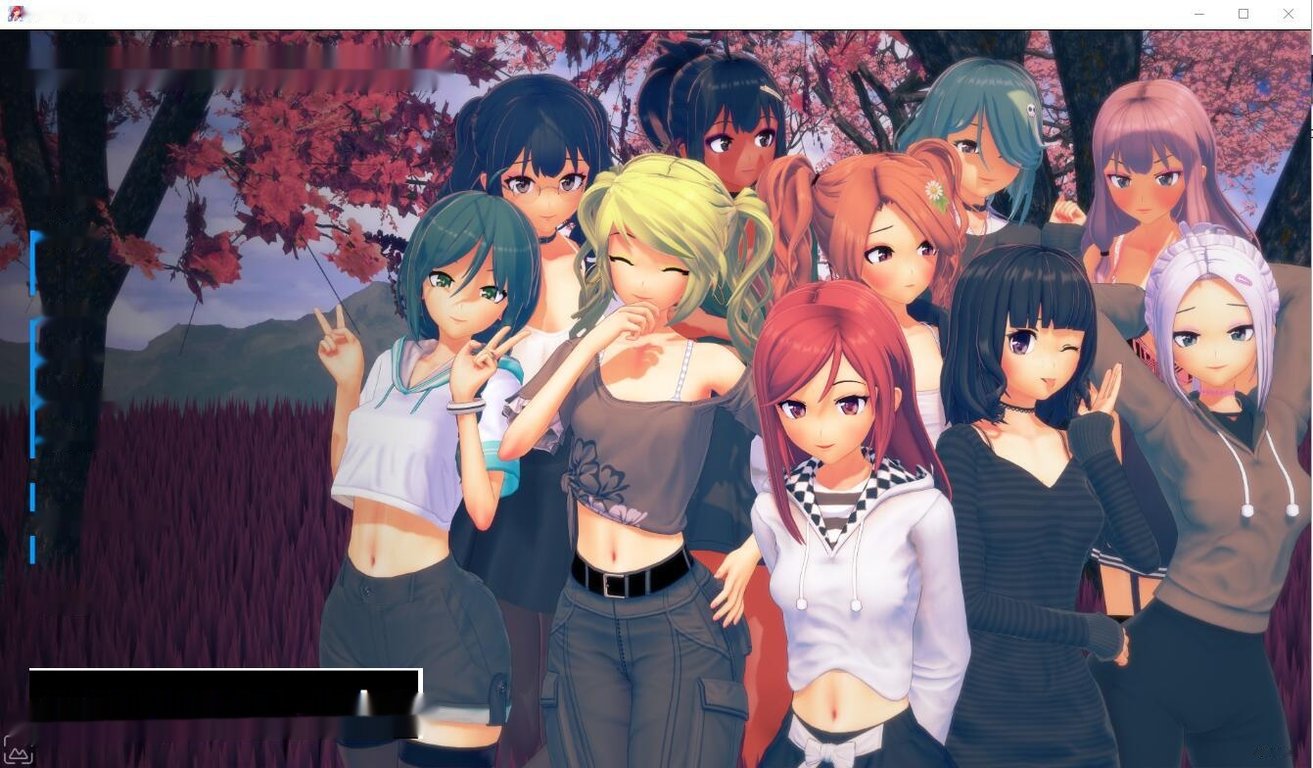
Task: Maximize the game window
Action: pos(1243,13)
